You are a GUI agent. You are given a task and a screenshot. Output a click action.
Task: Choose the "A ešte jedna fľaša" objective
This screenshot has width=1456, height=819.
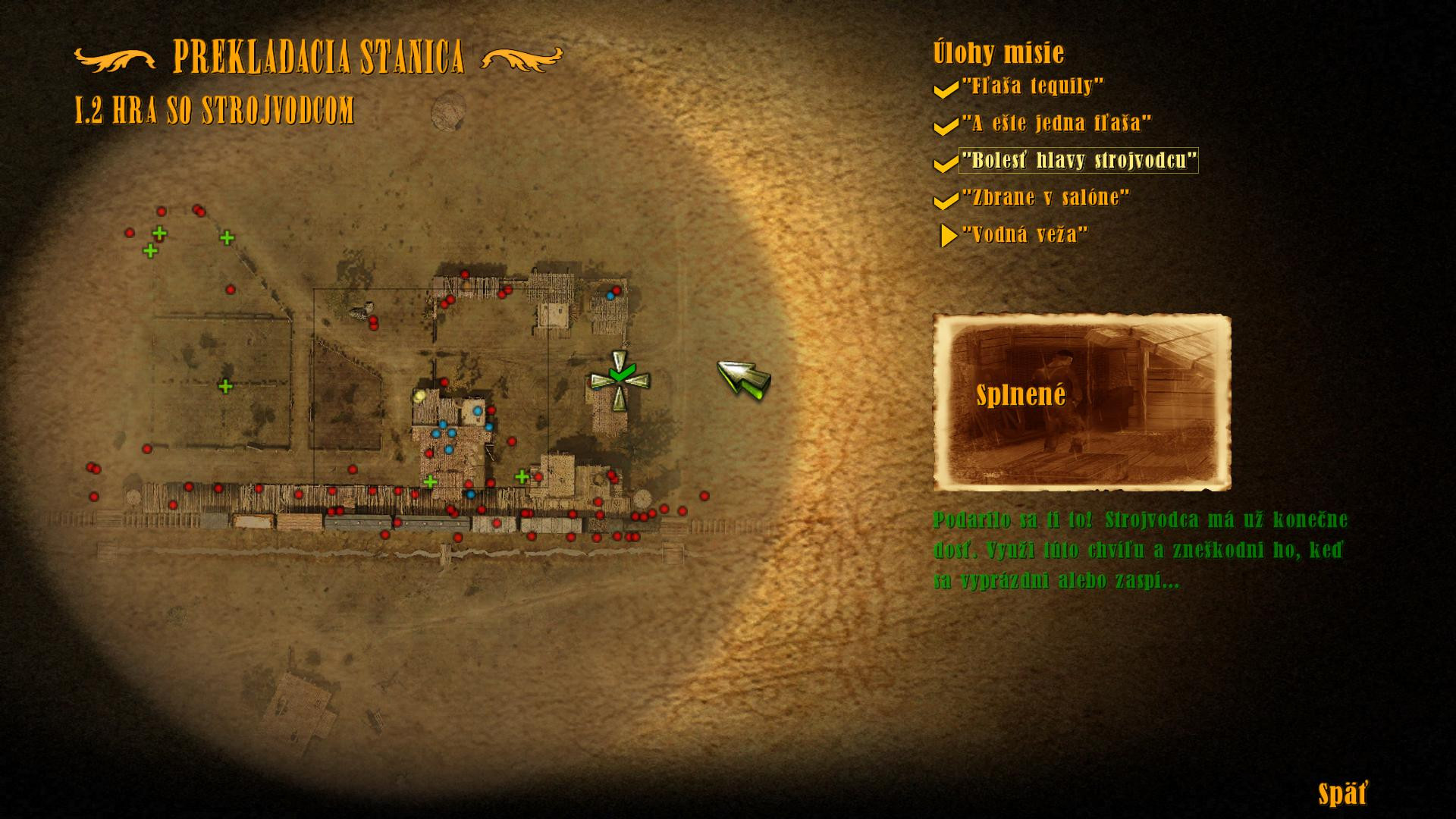tap(1056, 124)
